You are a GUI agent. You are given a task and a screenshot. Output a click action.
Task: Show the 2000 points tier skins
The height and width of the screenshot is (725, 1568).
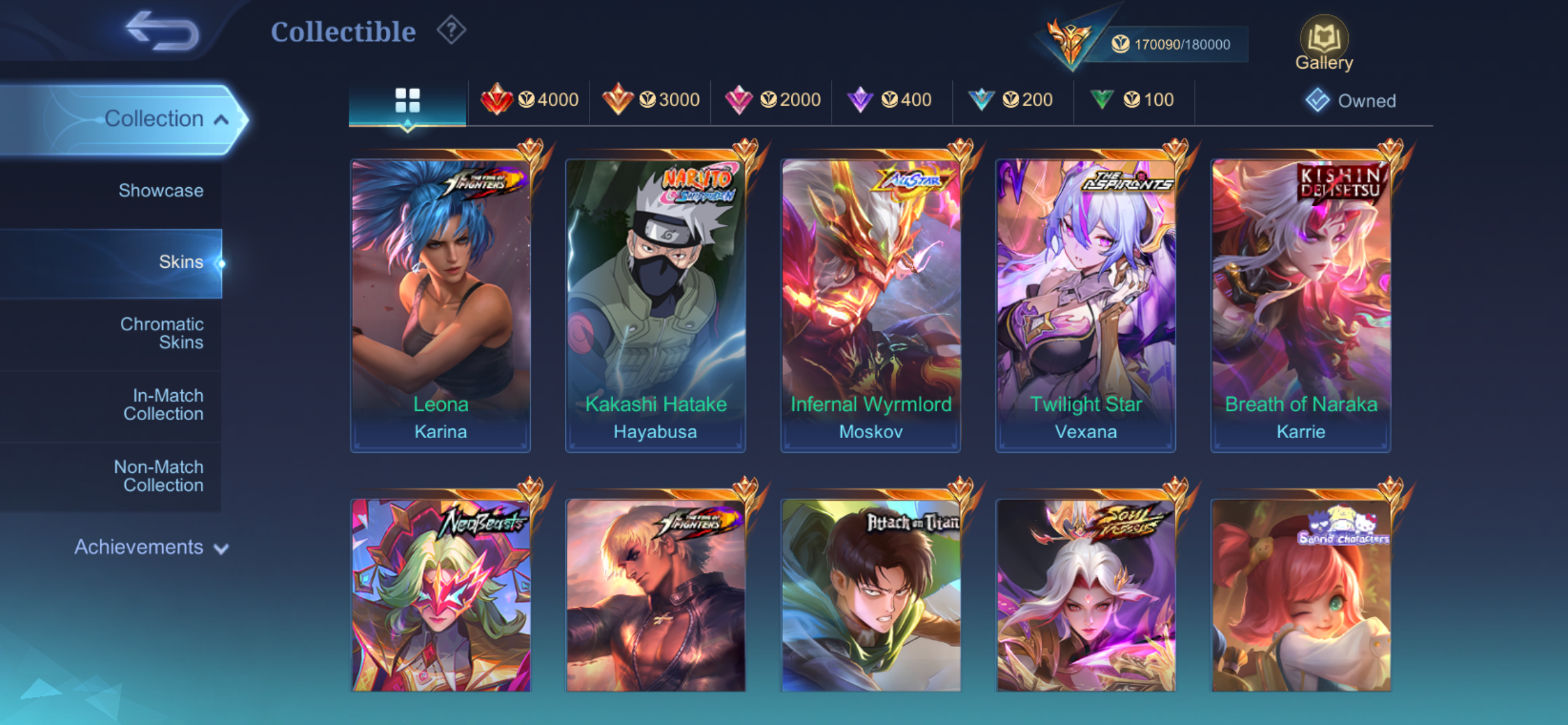coord(772,100)
